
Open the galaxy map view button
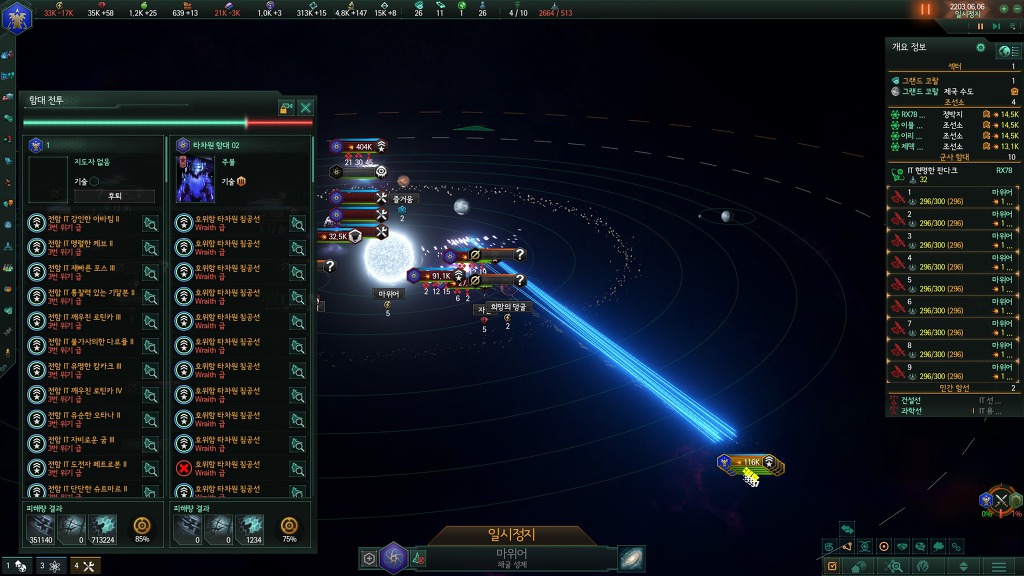pyautogui.click(x=631, y=558)
